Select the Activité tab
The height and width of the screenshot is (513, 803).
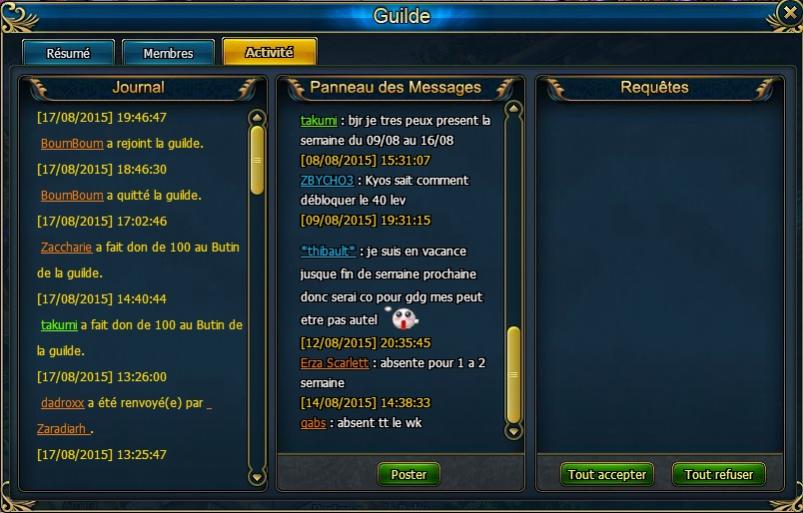[x=269, y=52]
